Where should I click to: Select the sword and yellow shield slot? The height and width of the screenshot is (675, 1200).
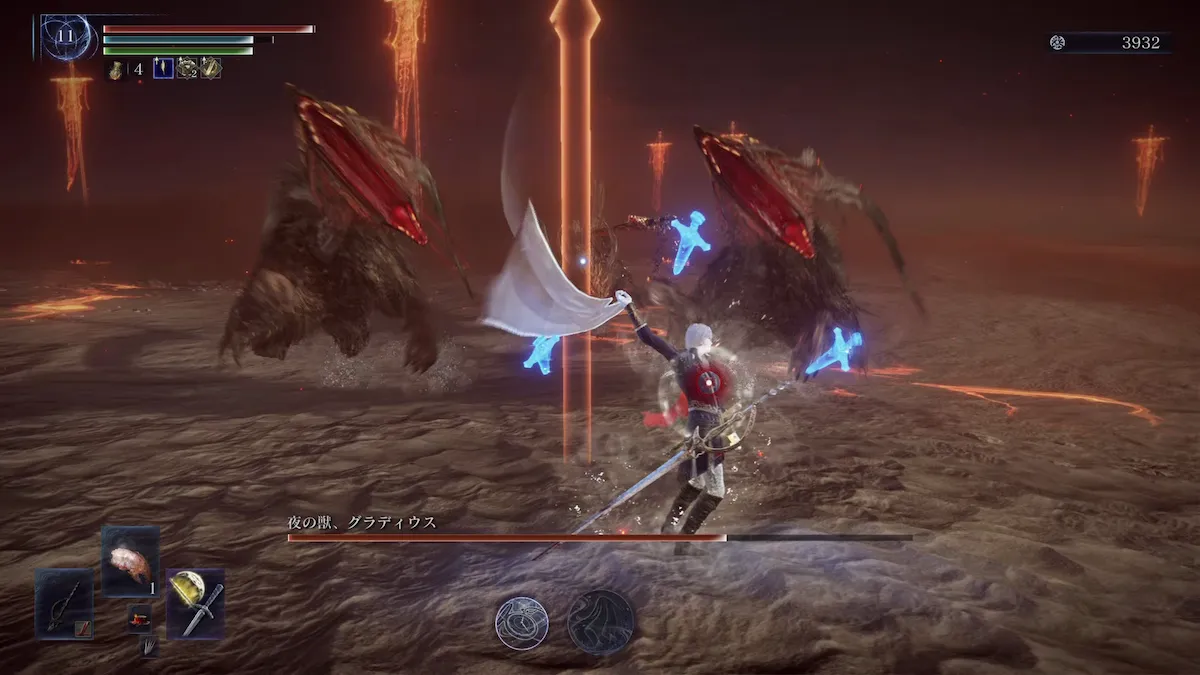pos(195,603)
